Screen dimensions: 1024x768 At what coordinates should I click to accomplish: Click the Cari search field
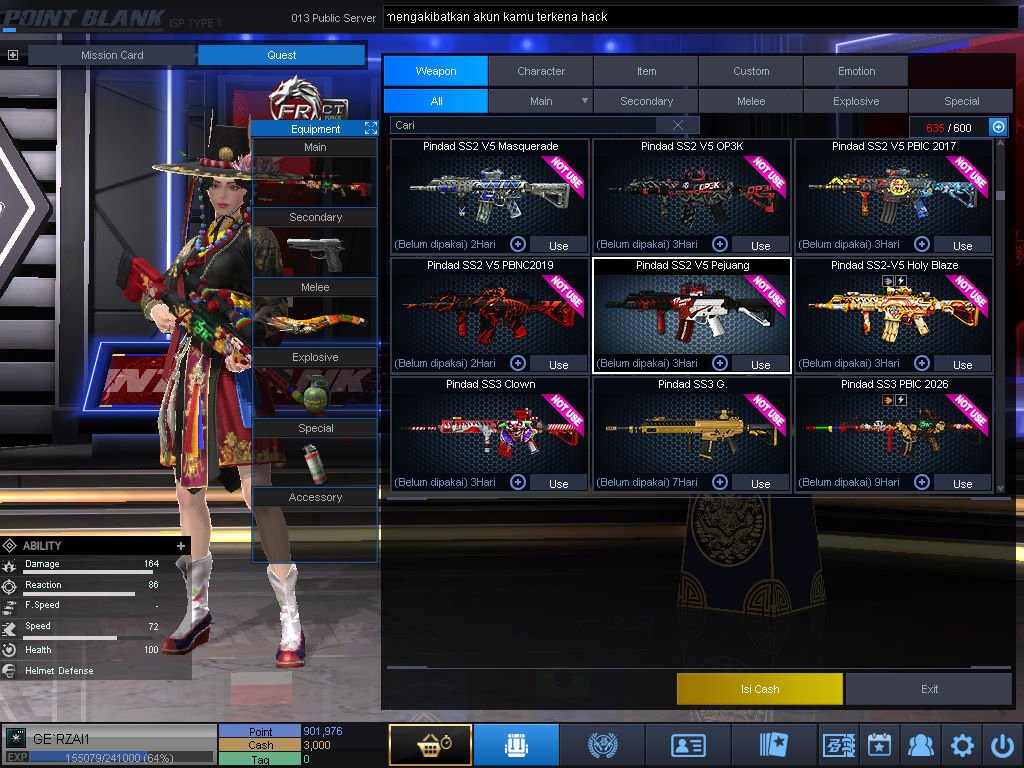(525, 125)
